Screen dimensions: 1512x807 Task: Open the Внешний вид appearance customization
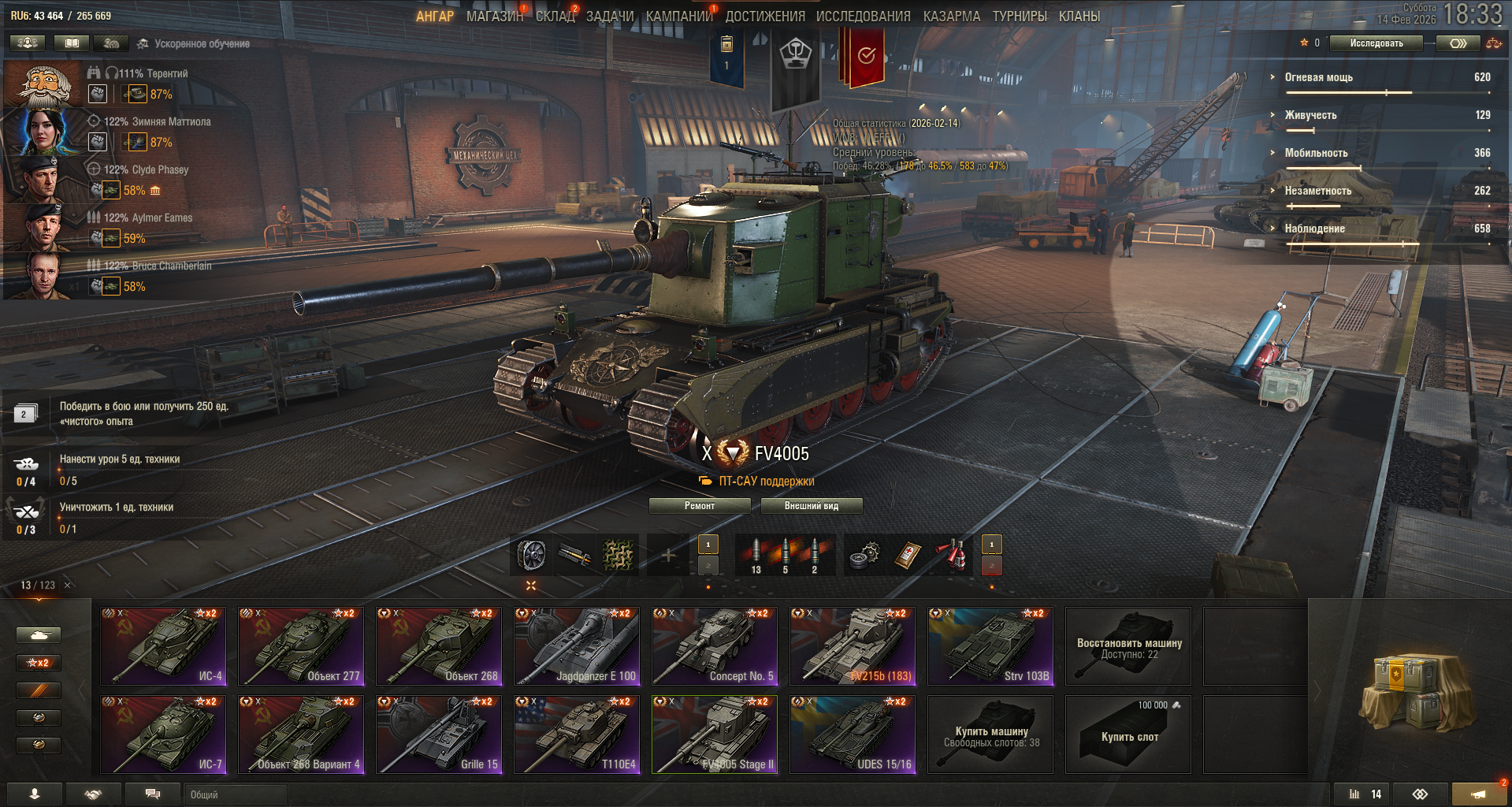pos(811,506)
